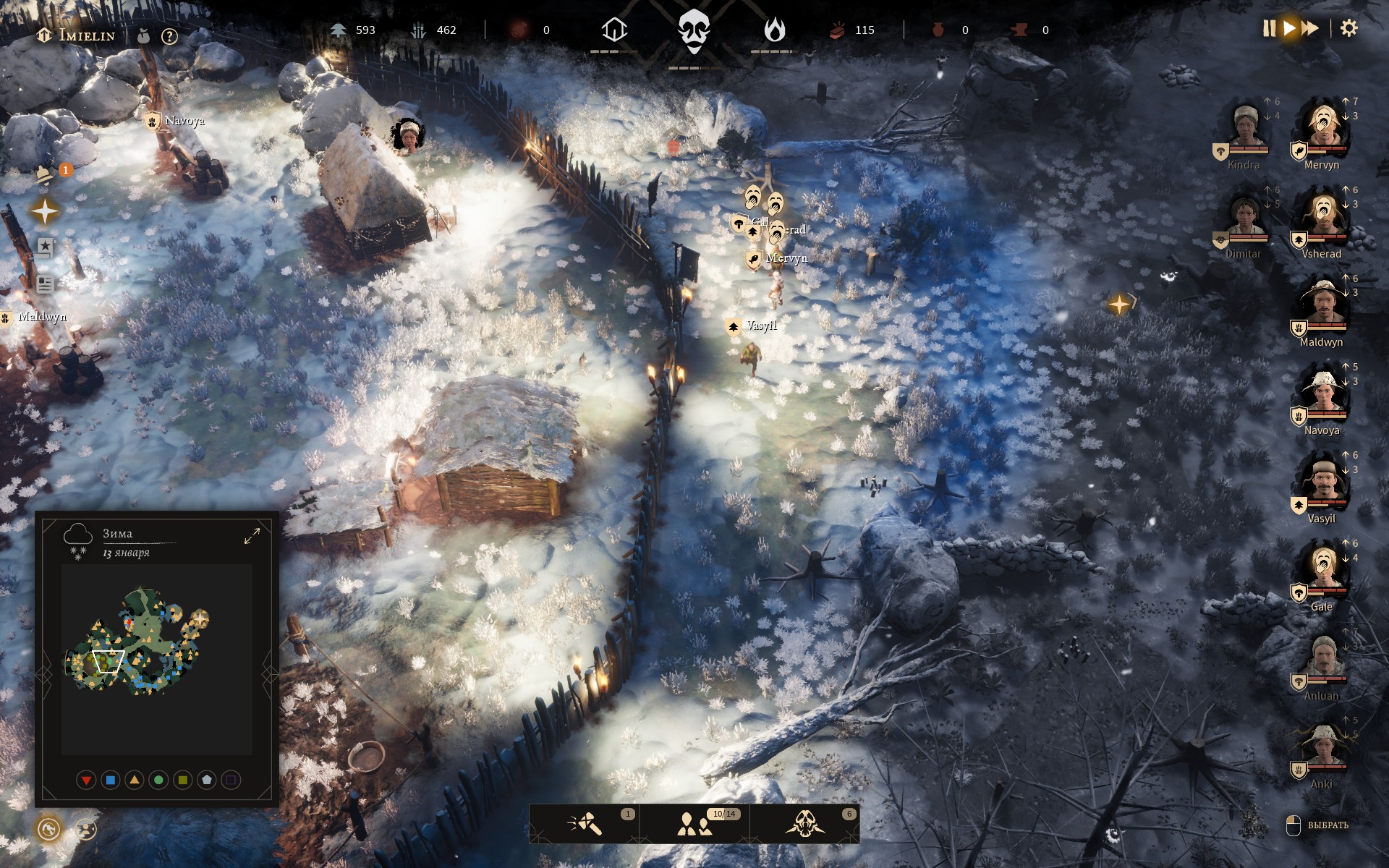Pause the game
Screen dimensions: 1389x868
(1269, 29)
